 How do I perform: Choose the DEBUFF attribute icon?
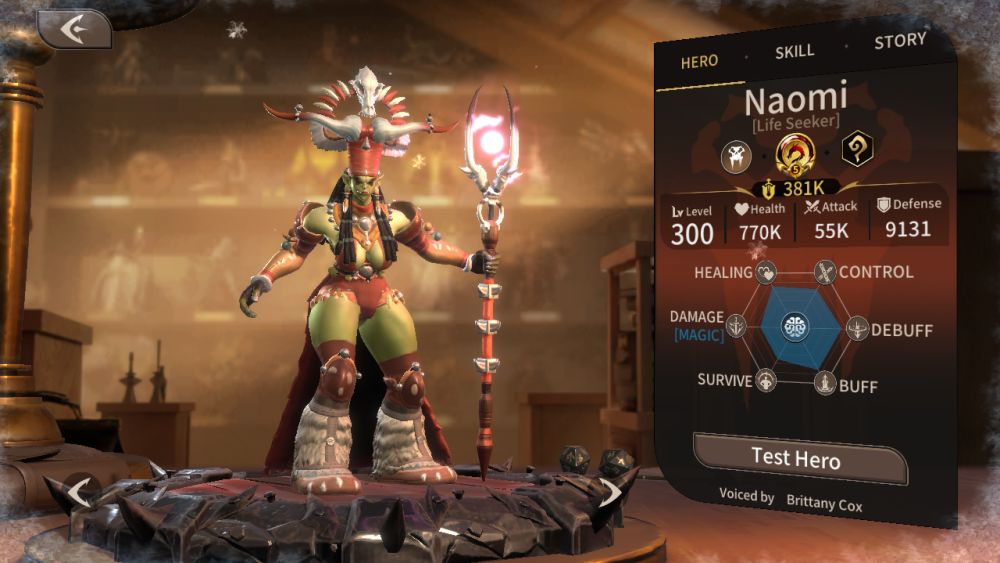(x=857, y=327)
